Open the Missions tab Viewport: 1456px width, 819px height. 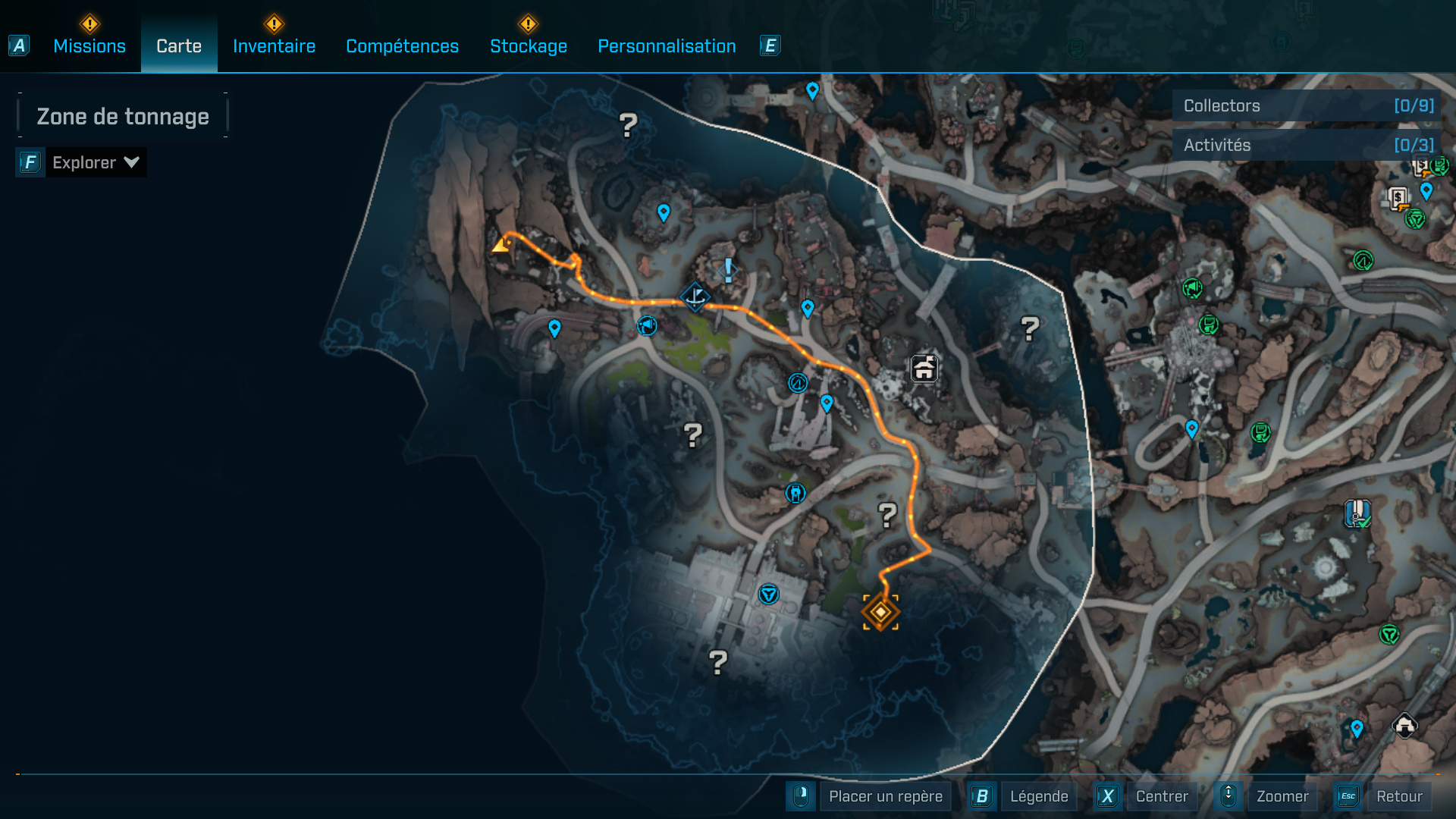pos(89,46)
